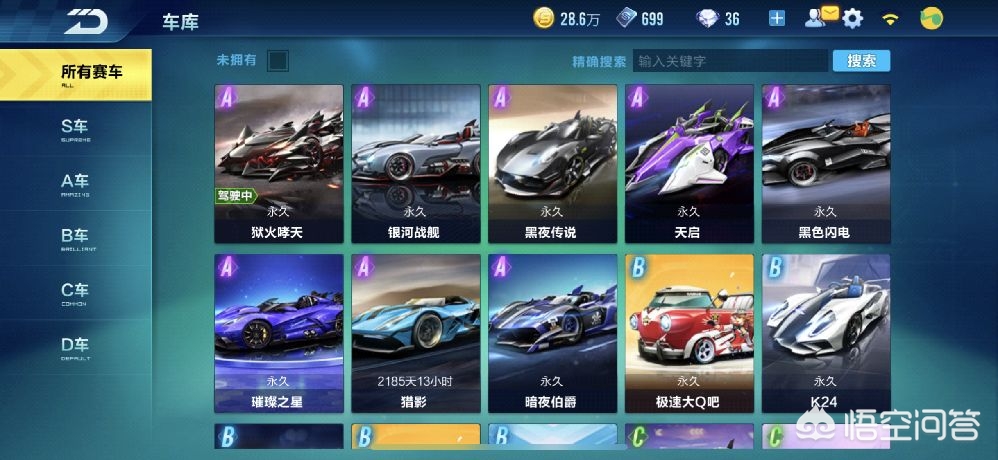Open the 黑色闪电 car card
The width and height of the screenshot is (998, 460).
tap(825, 164)
